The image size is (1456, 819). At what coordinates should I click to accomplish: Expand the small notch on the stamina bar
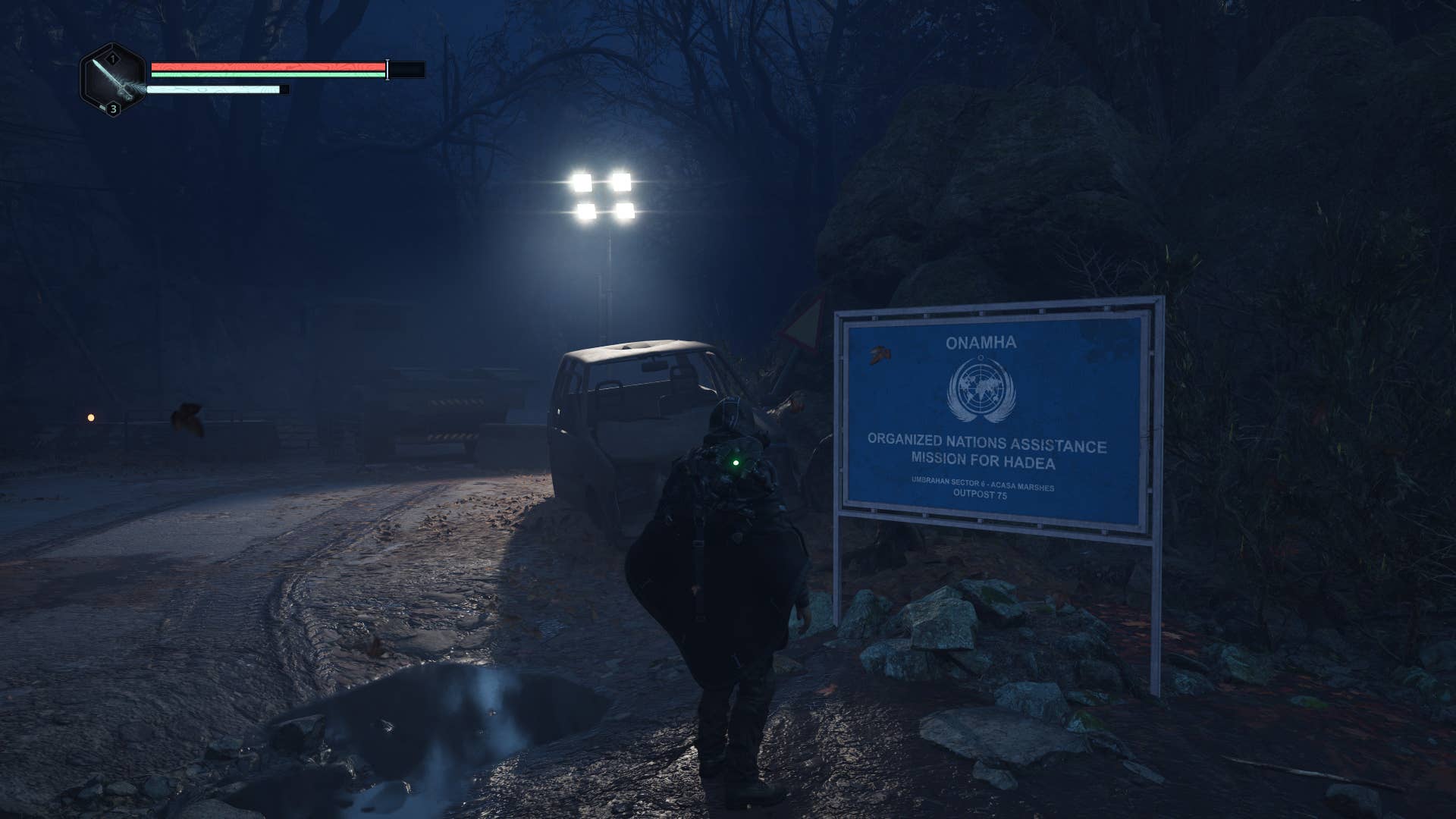284,89
